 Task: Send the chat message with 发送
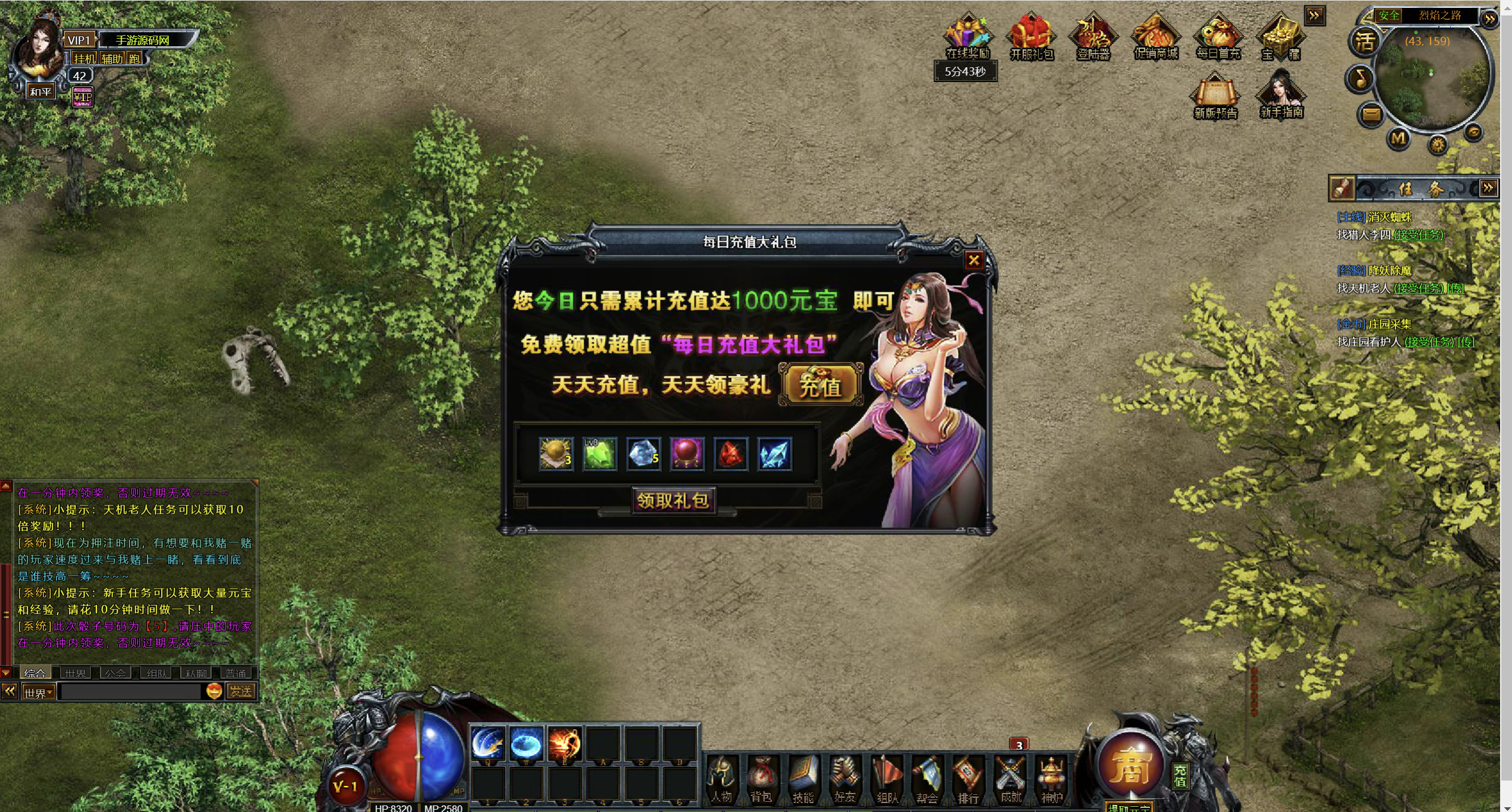tap(241, 691)
